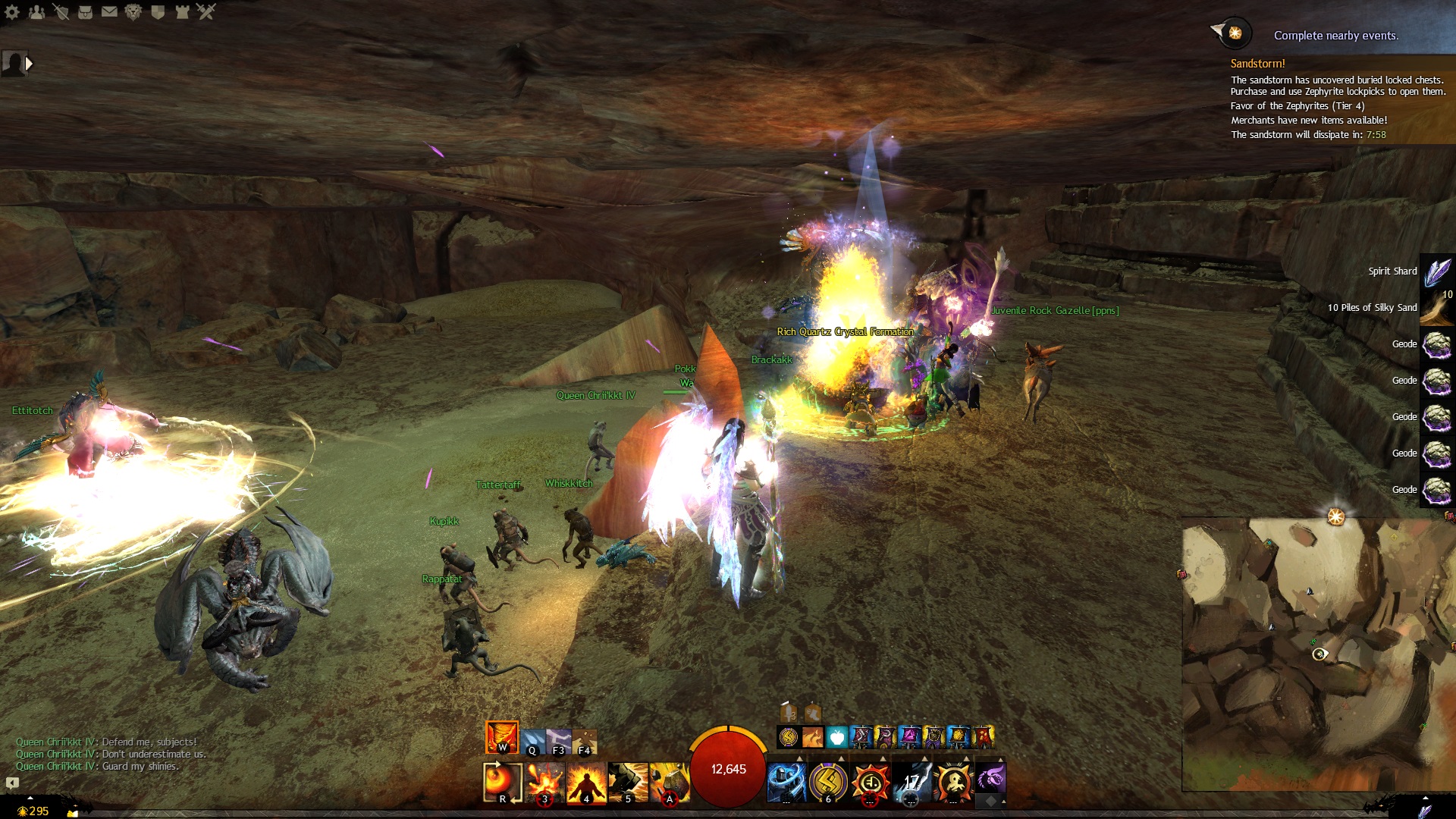
Task: Select the 10 Piles of Silky Sand loot
Action: [1436, 308]
